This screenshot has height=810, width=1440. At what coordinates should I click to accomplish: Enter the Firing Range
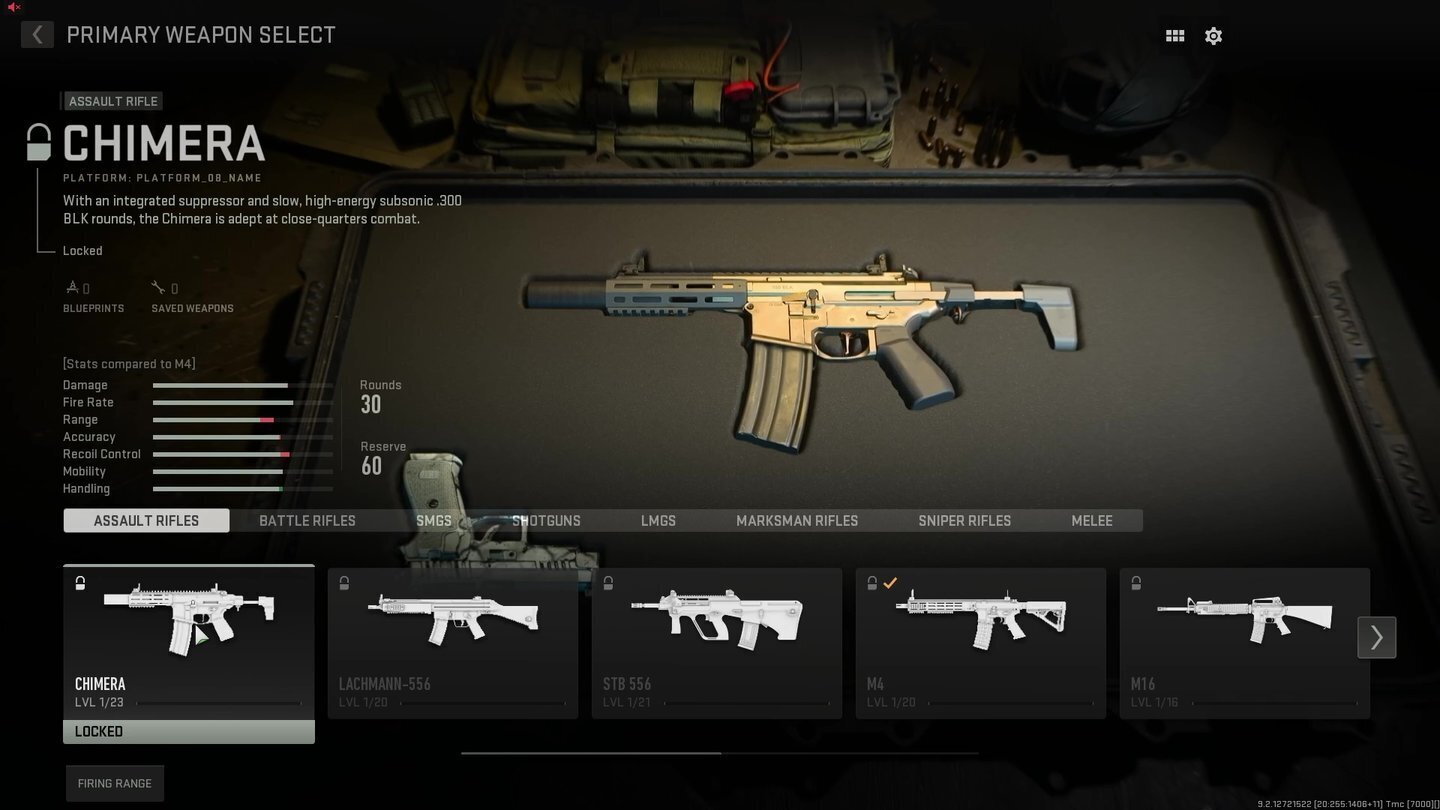pos(114,783)
